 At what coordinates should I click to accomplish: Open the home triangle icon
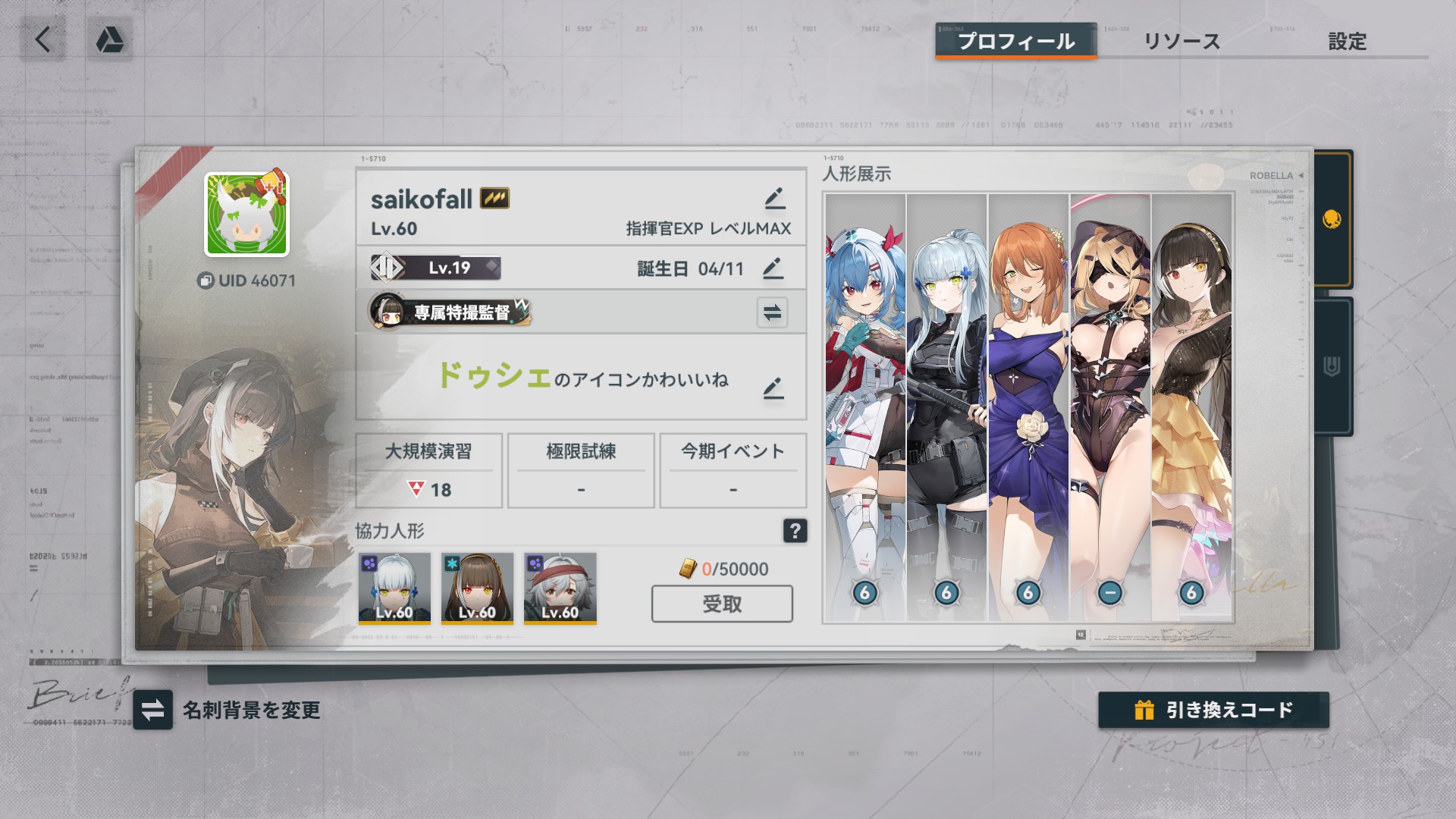click(110, 39)
